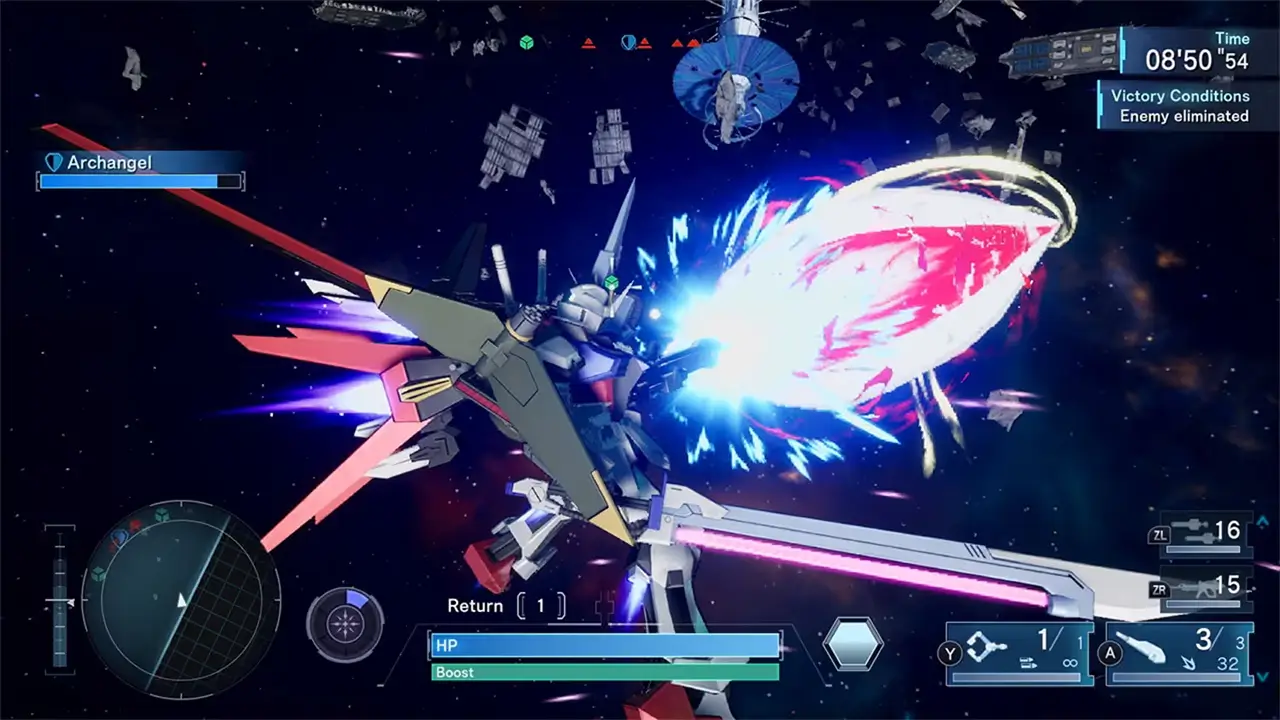Select the ZR rifle weapon icon
1280x720 pixels.
pyautogui.click(x=1200, y=588)
